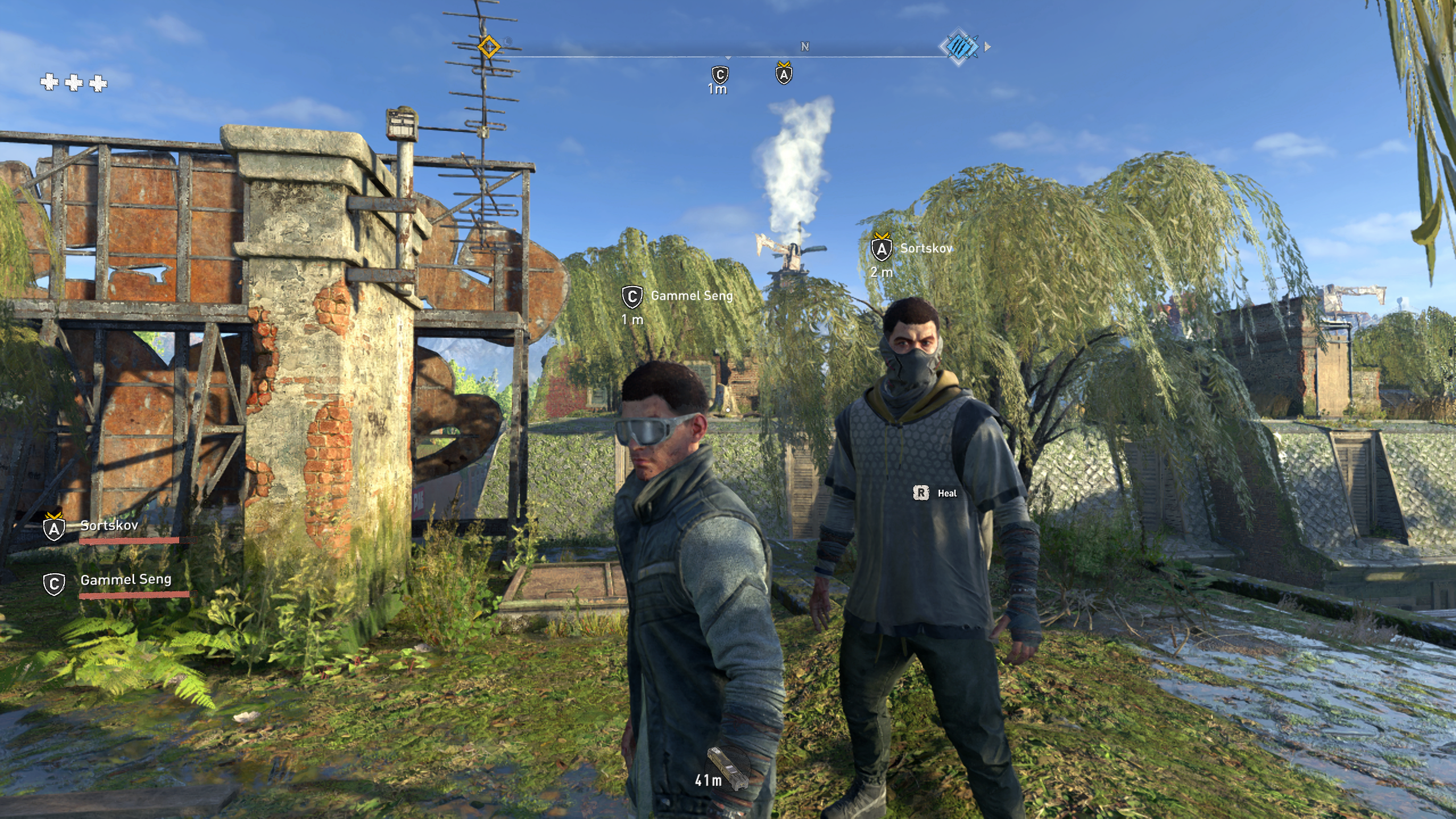Click Gammel Seng's floating nameplate showing 1 m
Image resolution: width=1456 pixels, height=819 pixels.
coord(691,296)
